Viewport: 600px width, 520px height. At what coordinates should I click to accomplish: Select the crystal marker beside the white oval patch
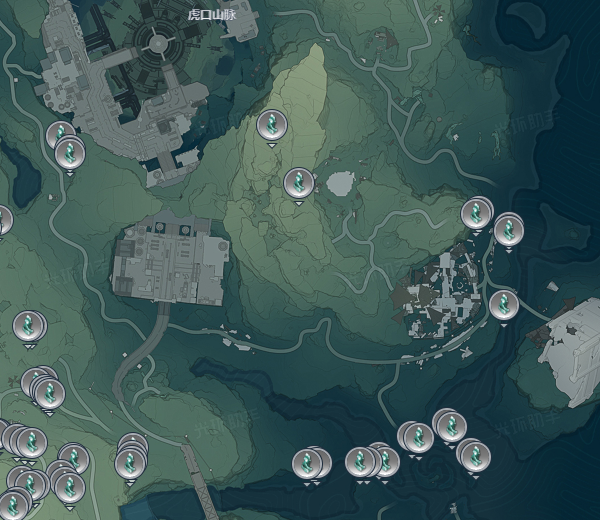tap(298, 183)
